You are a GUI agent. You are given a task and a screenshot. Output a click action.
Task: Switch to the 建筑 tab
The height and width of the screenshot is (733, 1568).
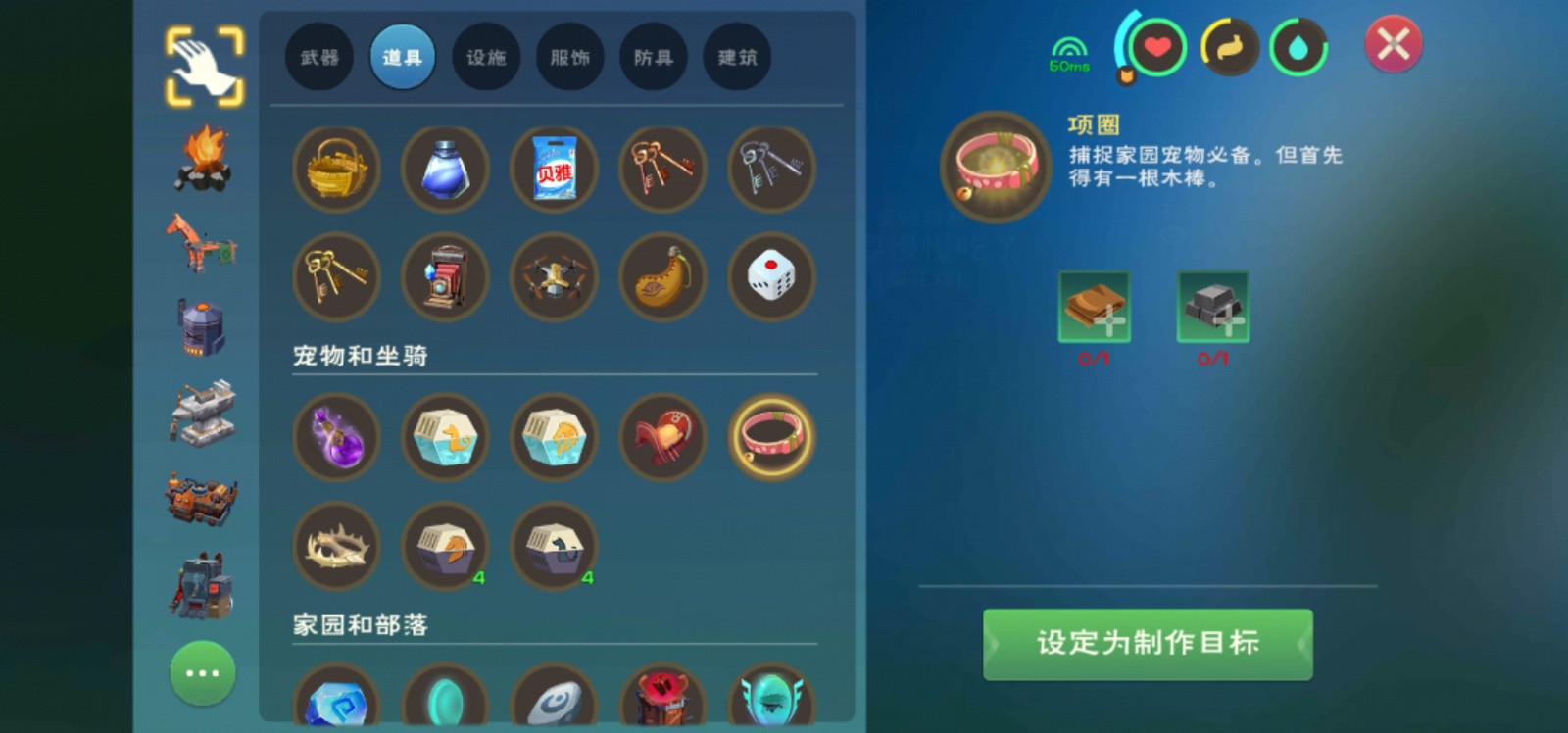[x=736, y=57]
